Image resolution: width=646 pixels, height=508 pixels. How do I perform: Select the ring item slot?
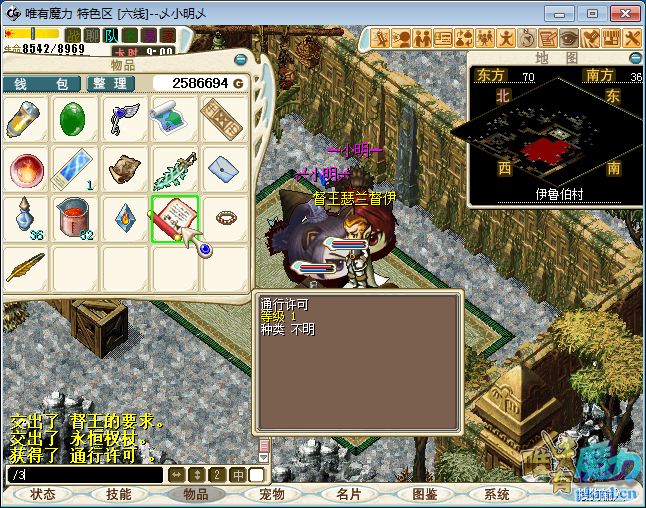225,217
